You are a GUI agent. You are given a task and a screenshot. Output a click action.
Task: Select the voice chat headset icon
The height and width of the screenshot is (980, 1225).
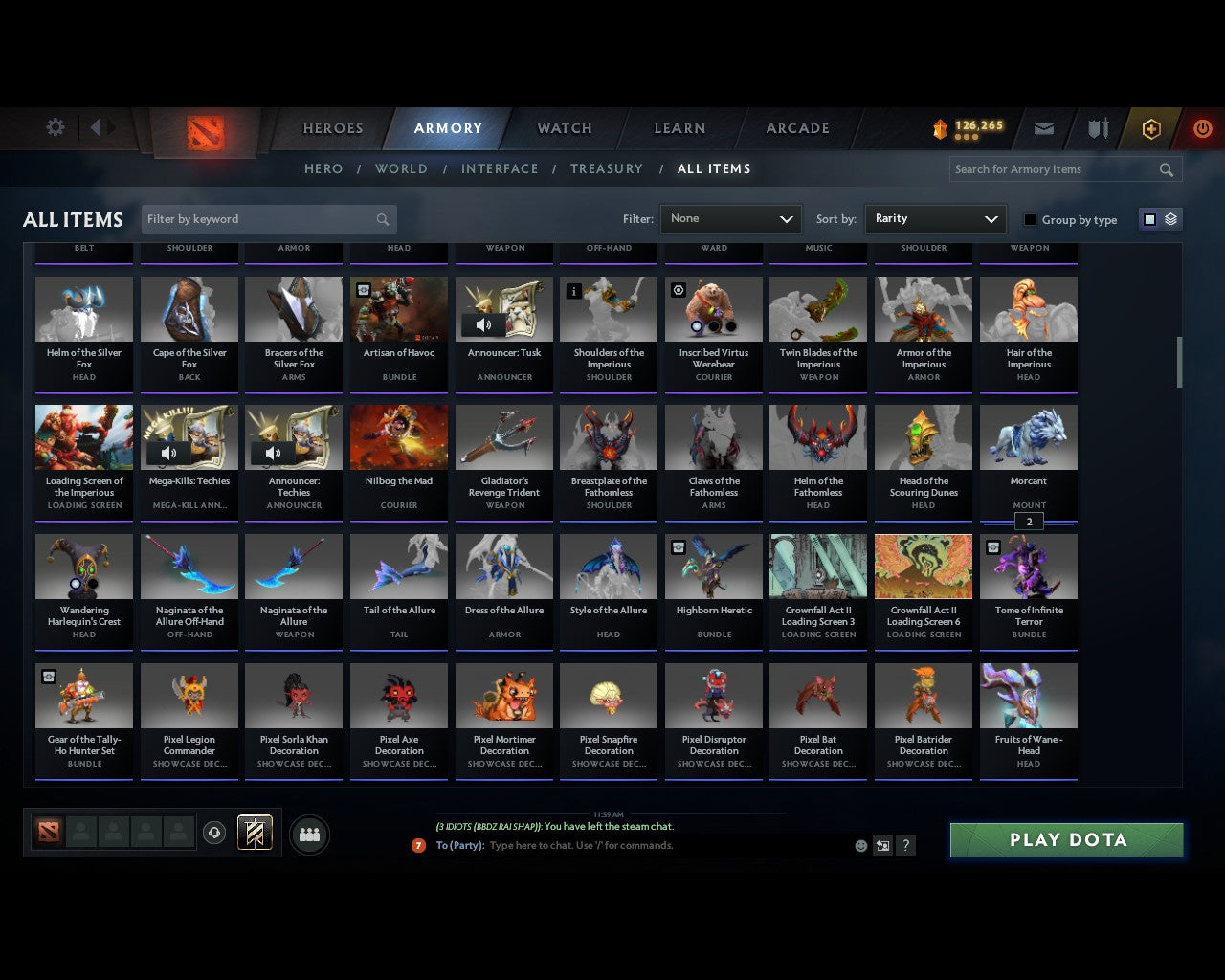215,833
